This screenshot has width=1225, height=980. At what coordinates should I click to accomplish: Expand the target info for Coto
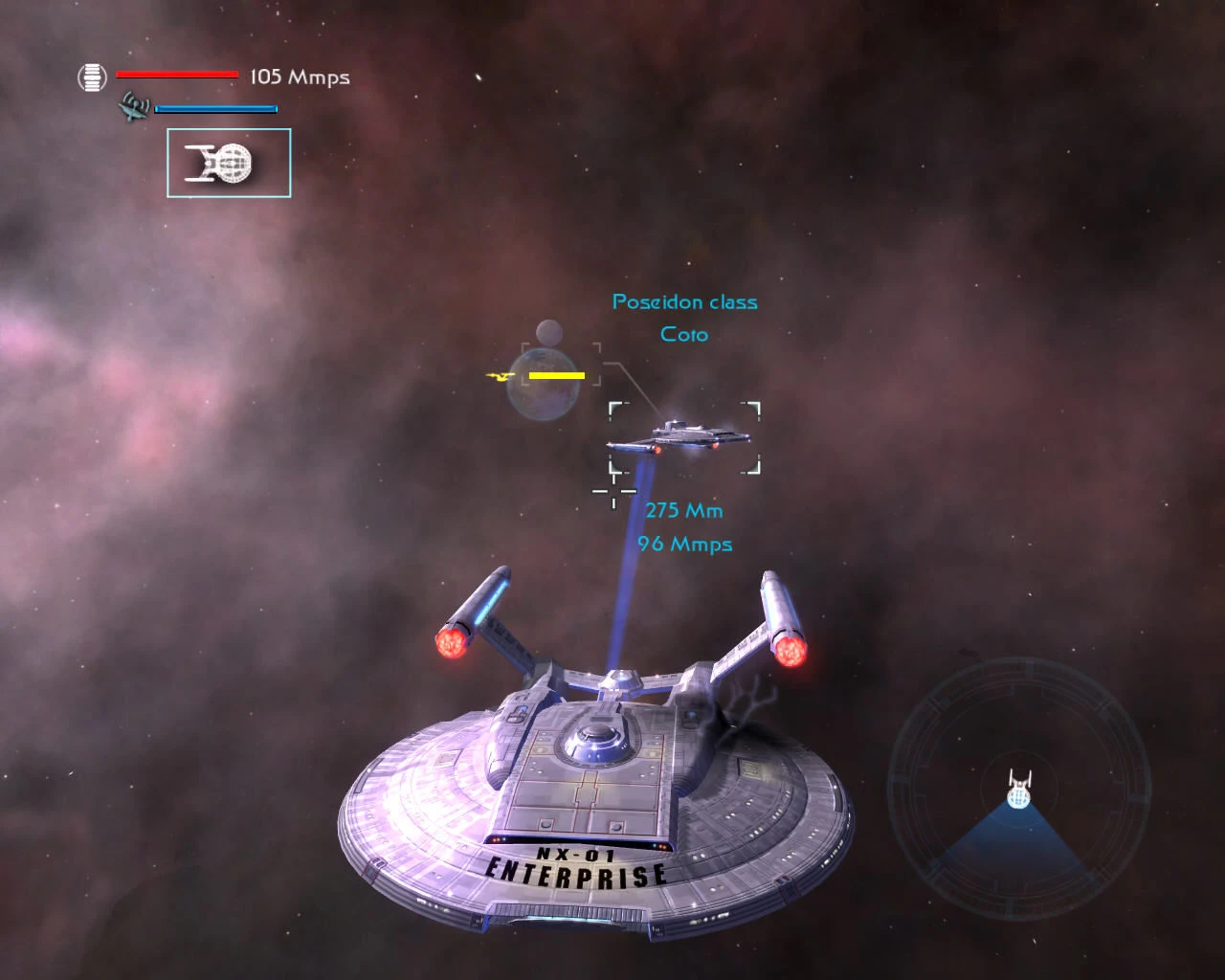click(683, 318)
